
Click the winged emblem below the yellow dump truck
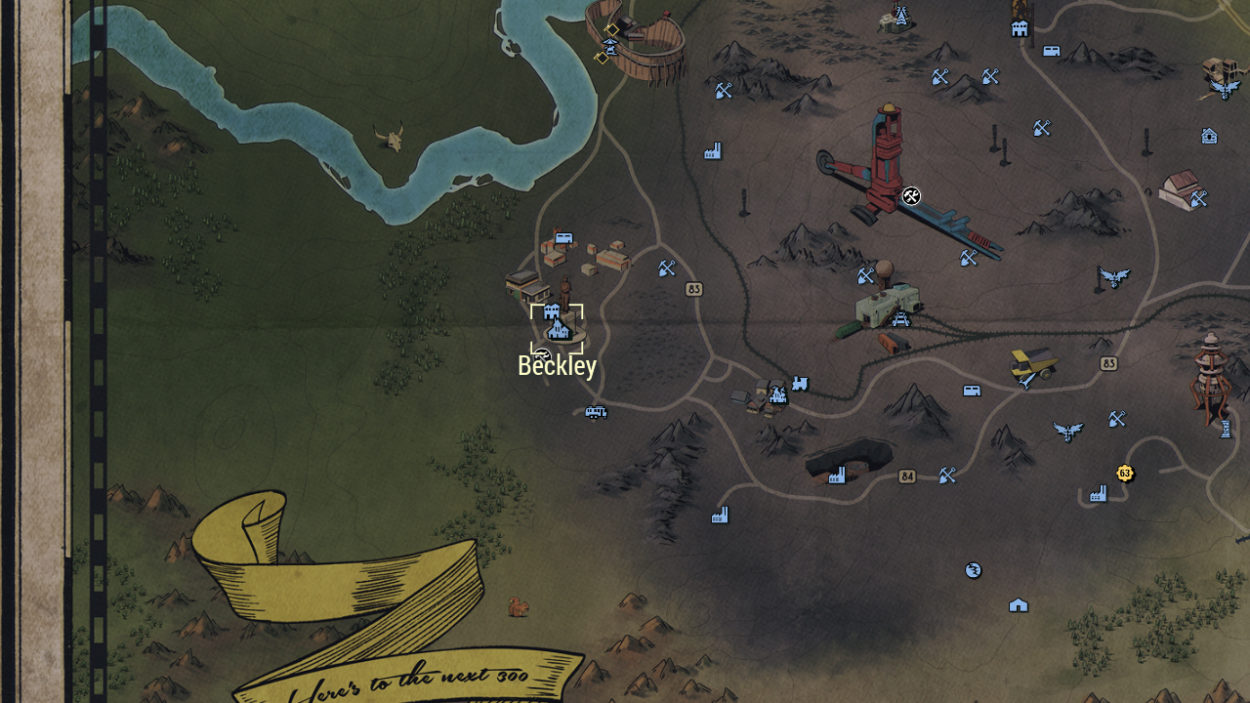point(1068,431)
